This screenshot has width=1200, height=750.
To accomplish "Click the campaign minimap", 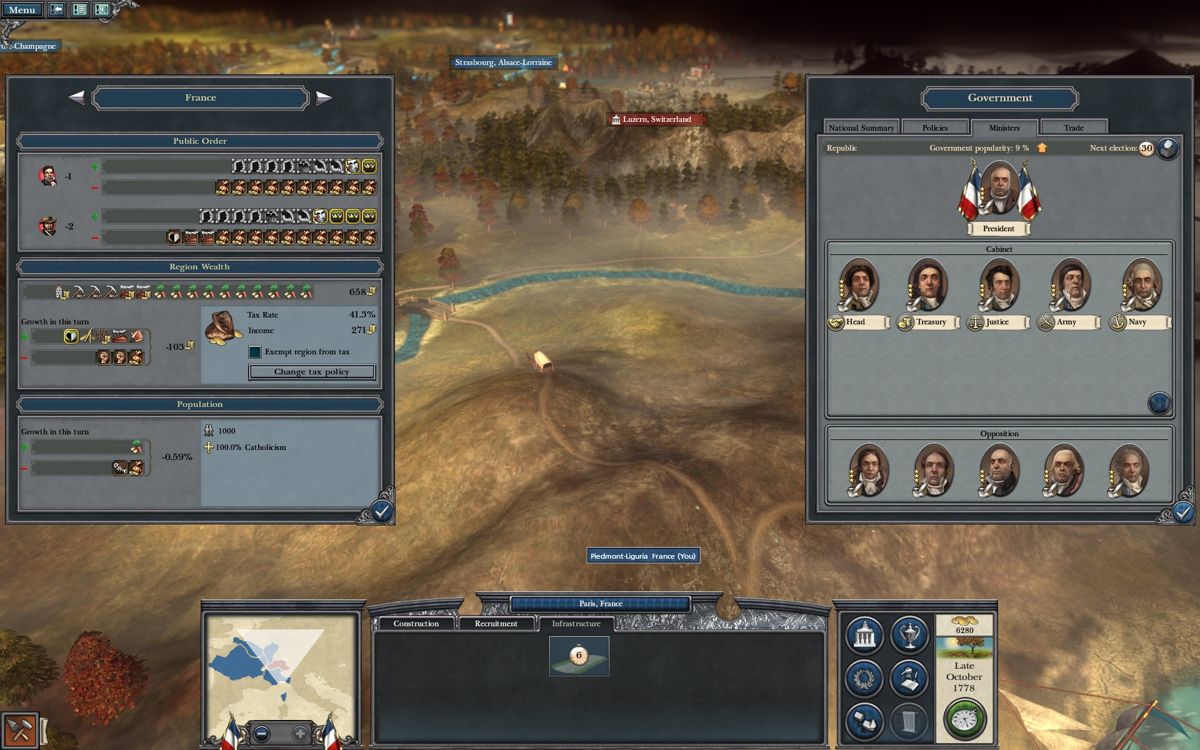I will pyautogui.click(x=280, y=662).
